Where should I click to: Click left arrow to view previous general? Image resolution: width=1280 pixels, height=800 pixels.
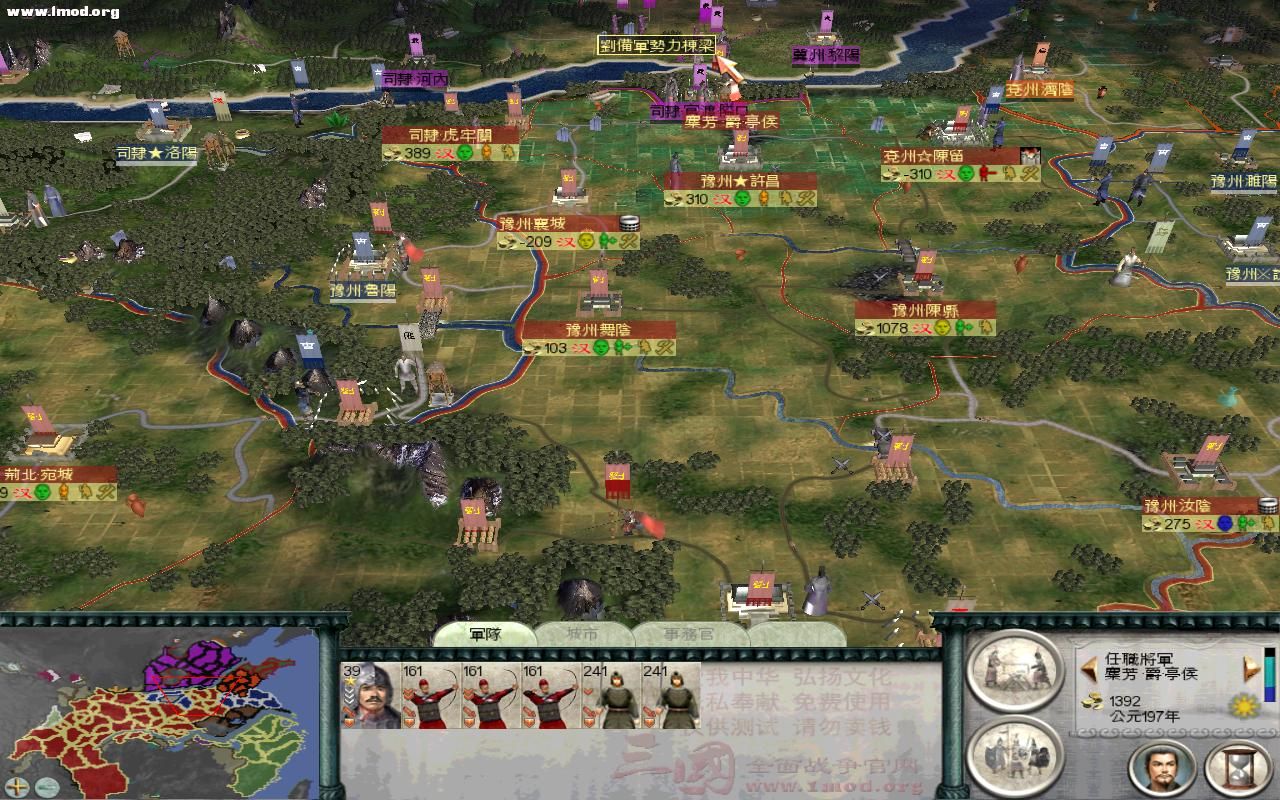tap(1088, 669)
